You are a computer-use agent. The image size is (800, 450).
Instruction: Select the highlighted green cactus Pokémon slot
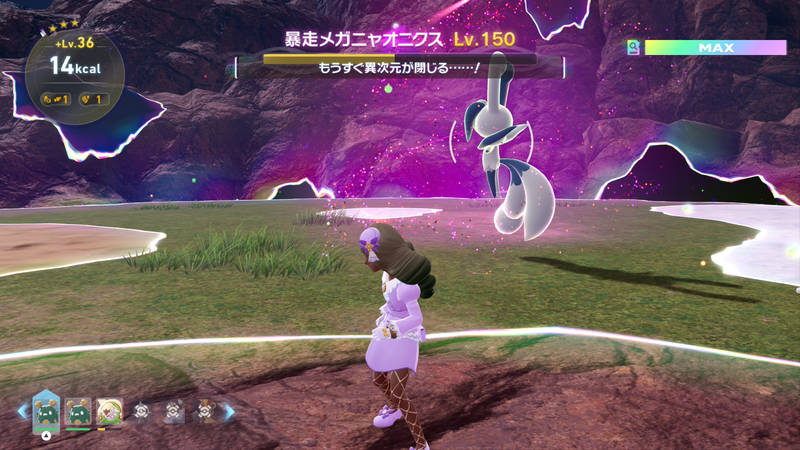tap(47, 410)
